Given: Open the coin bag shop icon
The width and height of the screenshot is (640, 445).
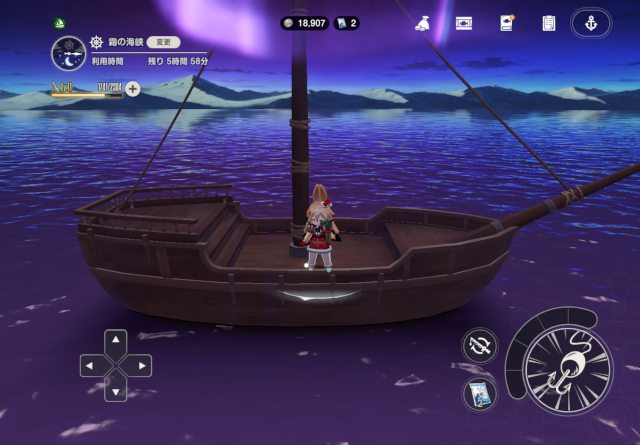Looking at the screenshot, I should (x=422, y=23).
